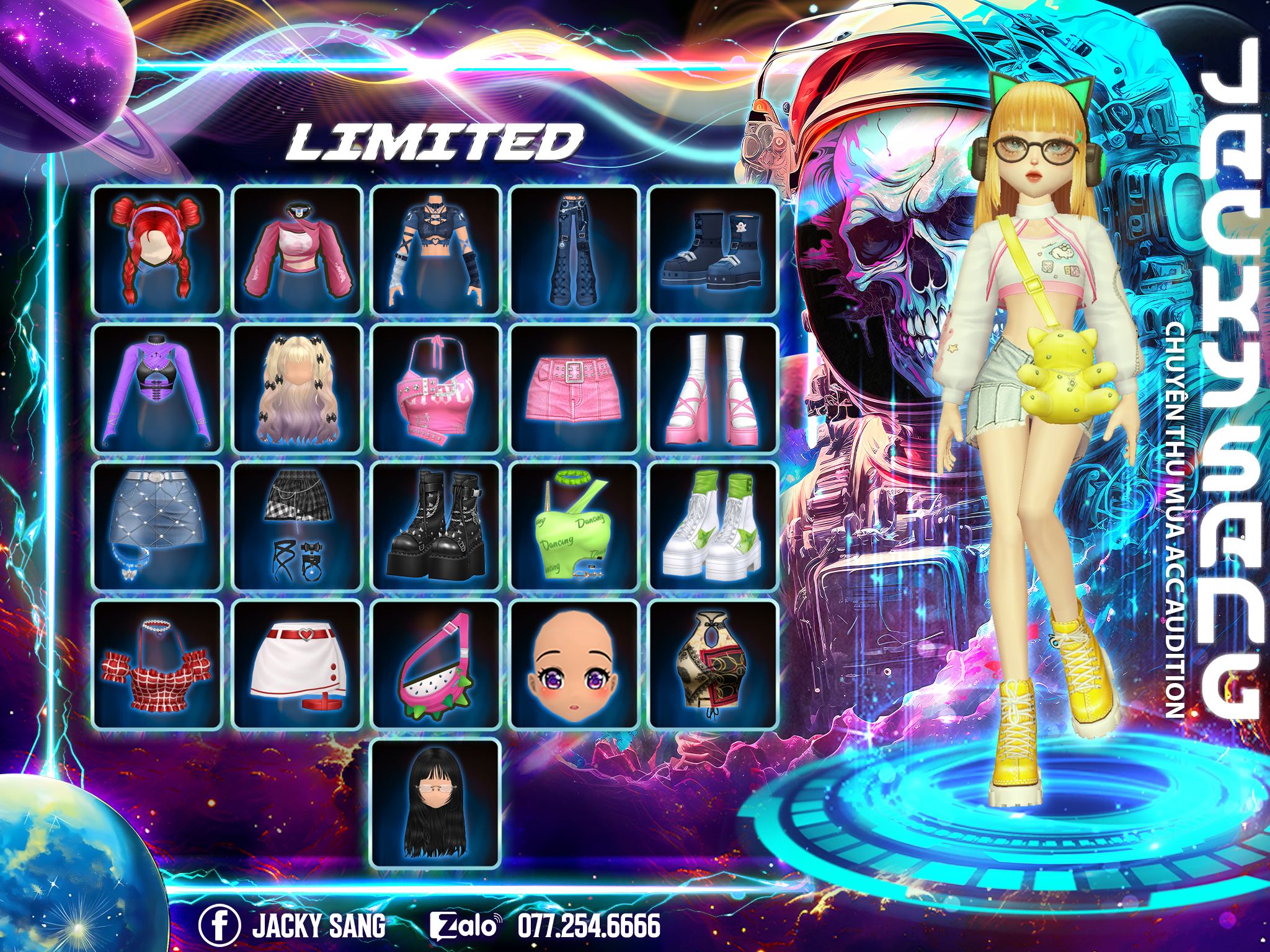Choose the green Dancing tank top

574,526
